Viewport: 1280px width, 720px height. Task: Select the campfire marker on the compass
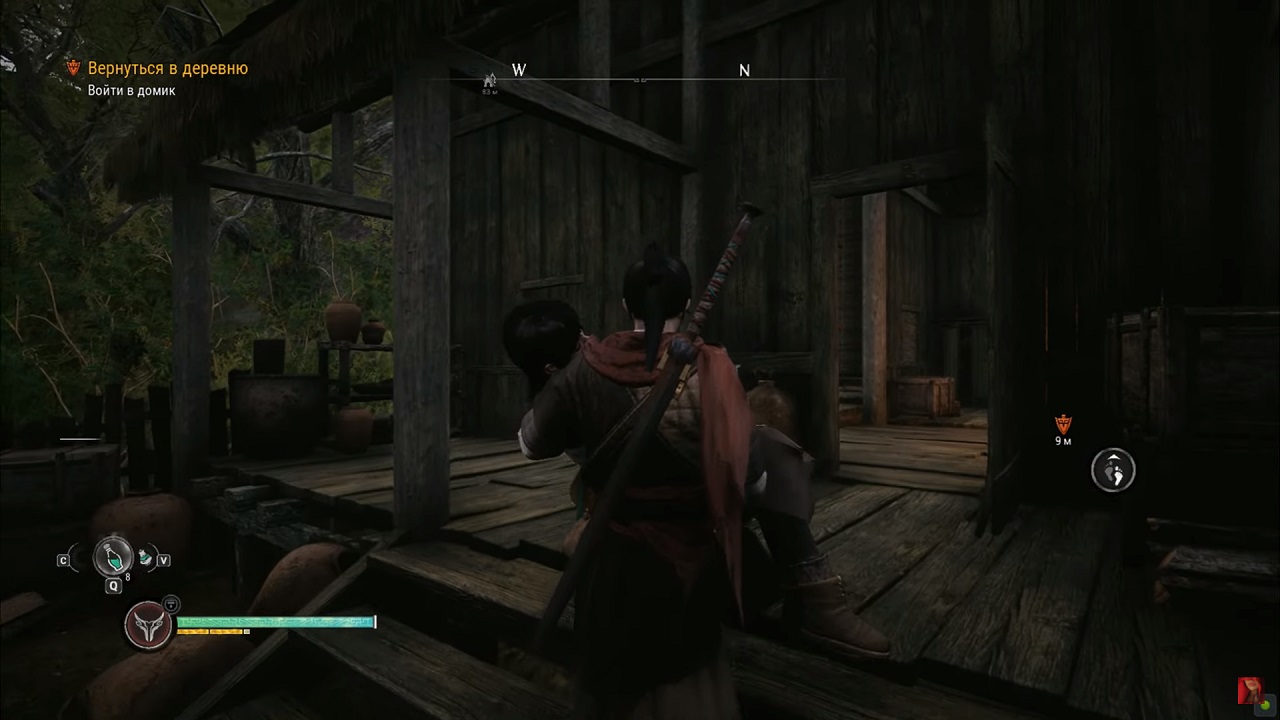click(490, 80)
